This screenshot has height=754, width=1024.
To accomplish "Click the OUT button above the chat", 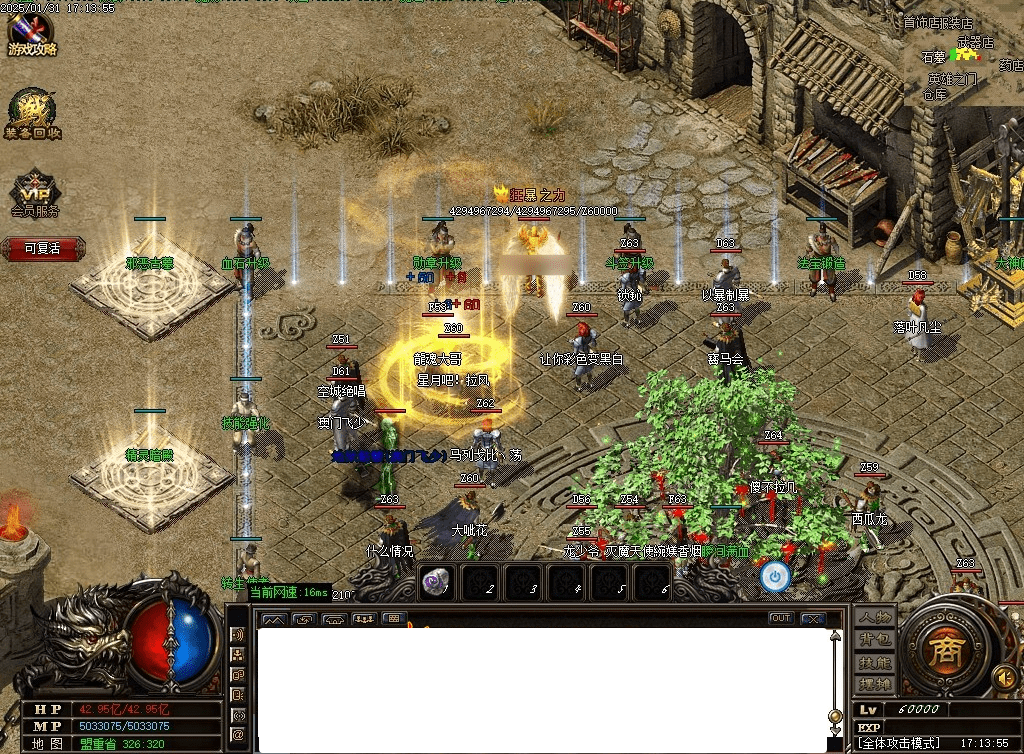I will tap(781, 618).
